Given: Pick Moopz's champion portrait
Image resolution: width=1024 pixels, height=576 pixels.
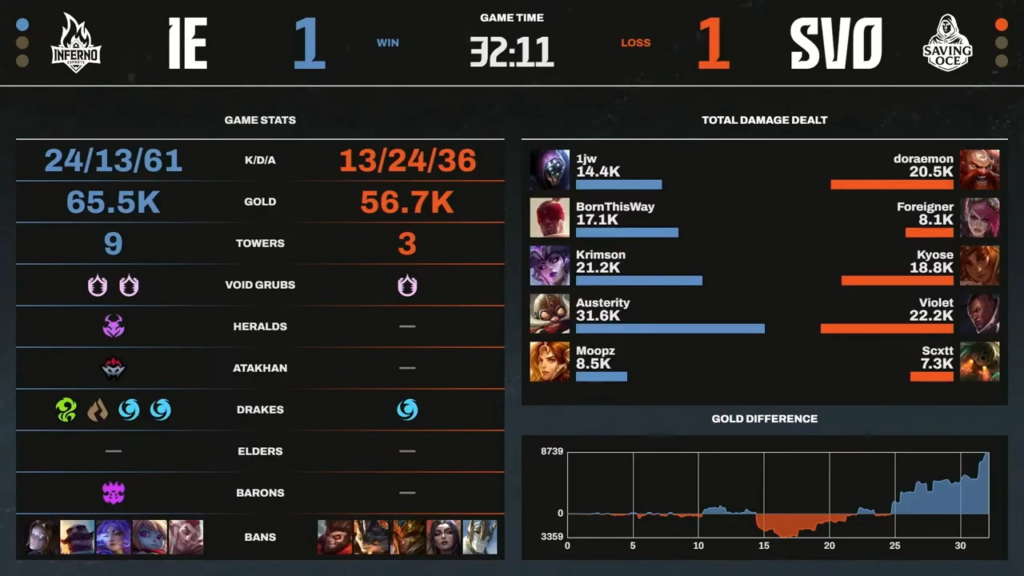Looking at the screenshot, I should [550, 361].
